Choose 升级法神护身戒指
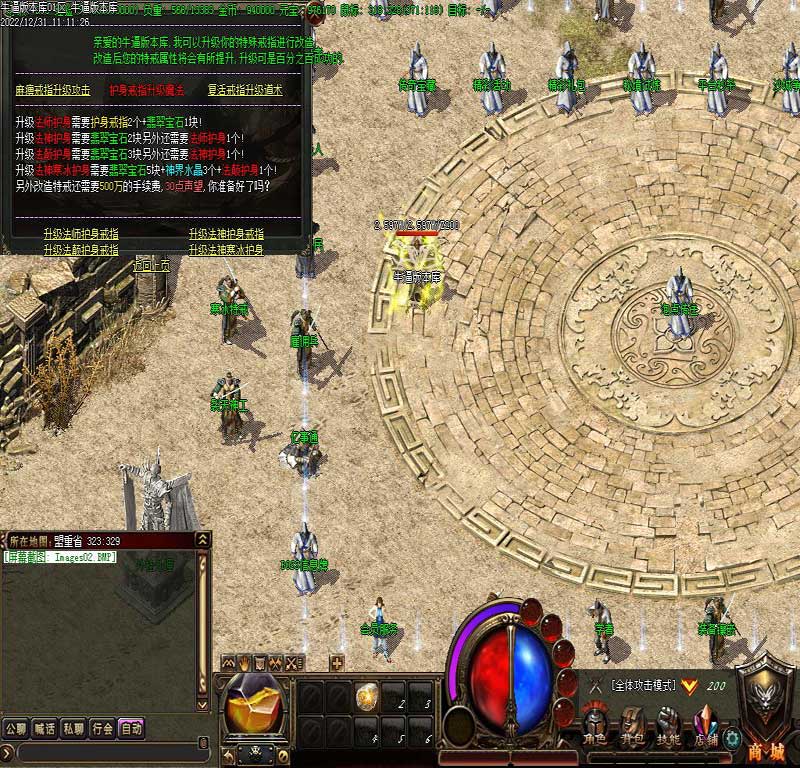Screen dimensions: 800x768 click(226, 233)
